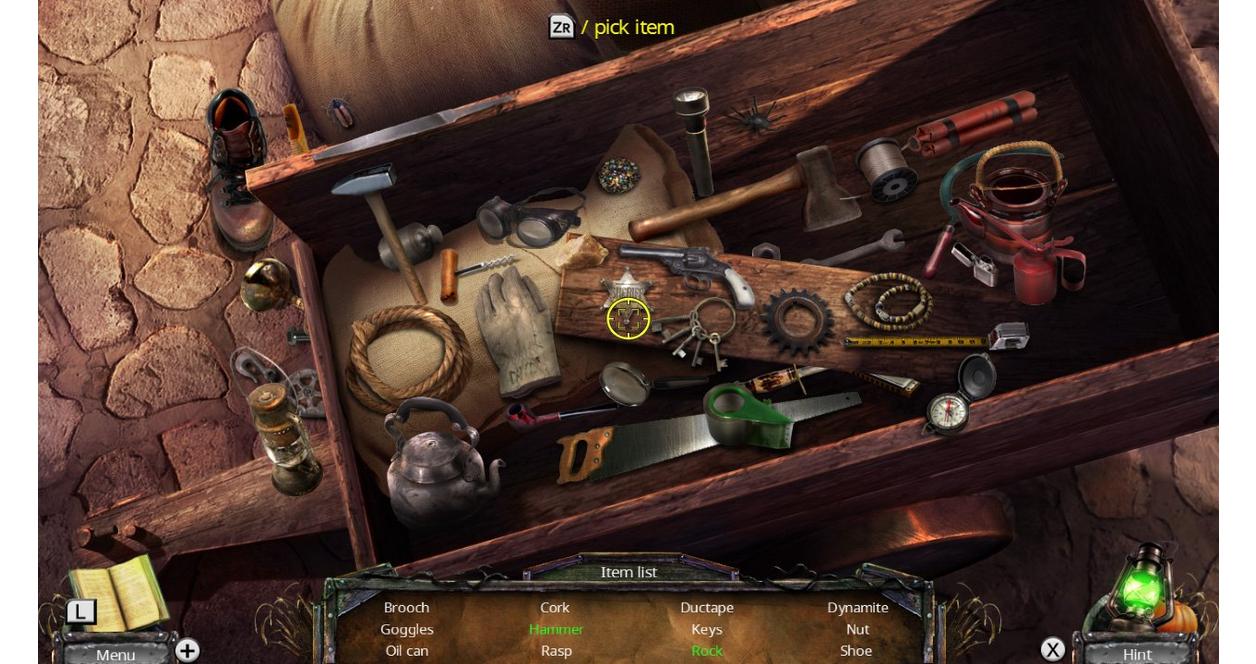This screenshot has width=1256, height=664.
Task: Use the Hint lantern button
Action: (1137, 654)
